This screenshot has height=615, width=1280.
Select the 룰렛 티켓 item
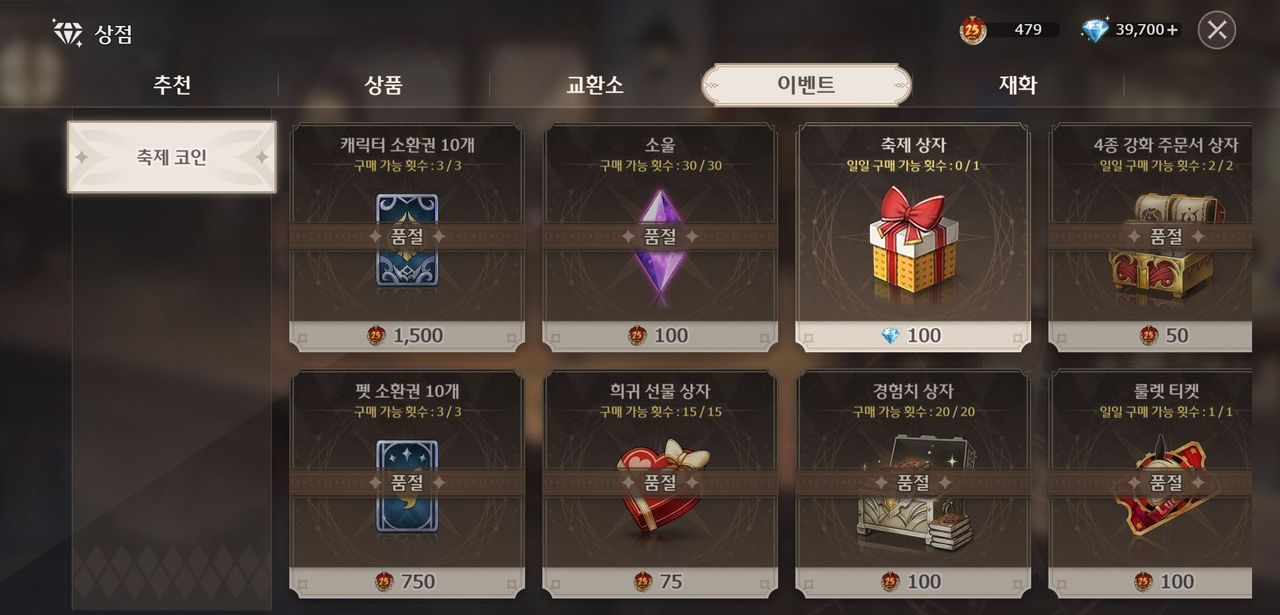coord(1152,485)
